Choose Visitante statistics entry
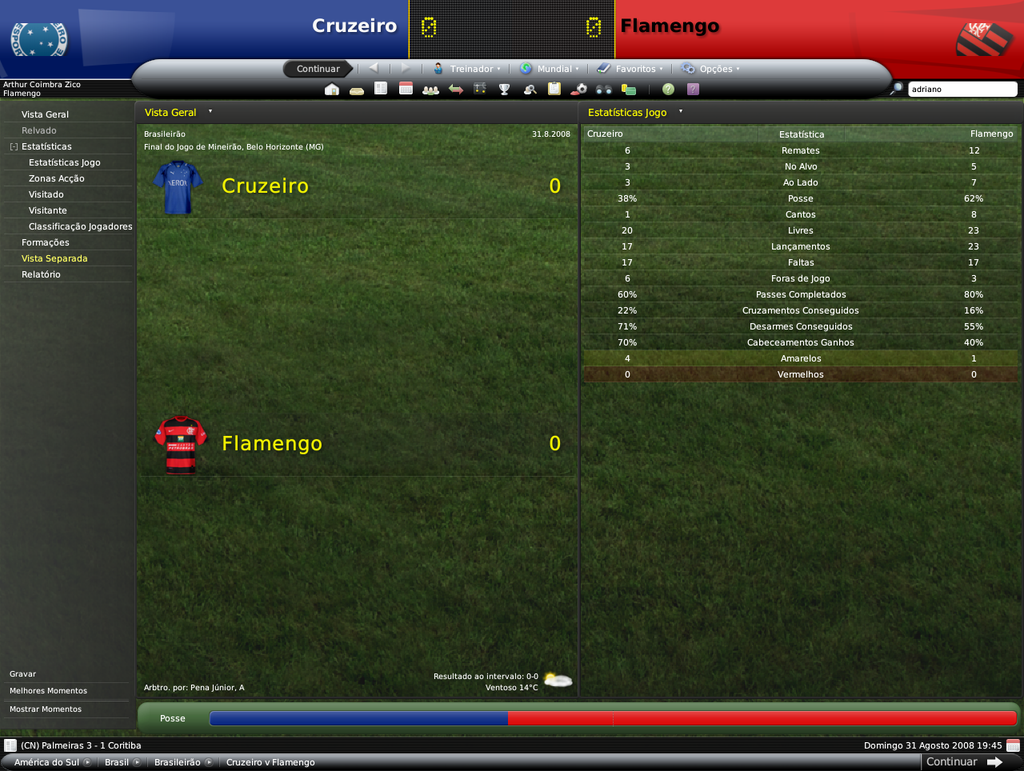Viewport: 1024px width, 771px height. (48, 210)
